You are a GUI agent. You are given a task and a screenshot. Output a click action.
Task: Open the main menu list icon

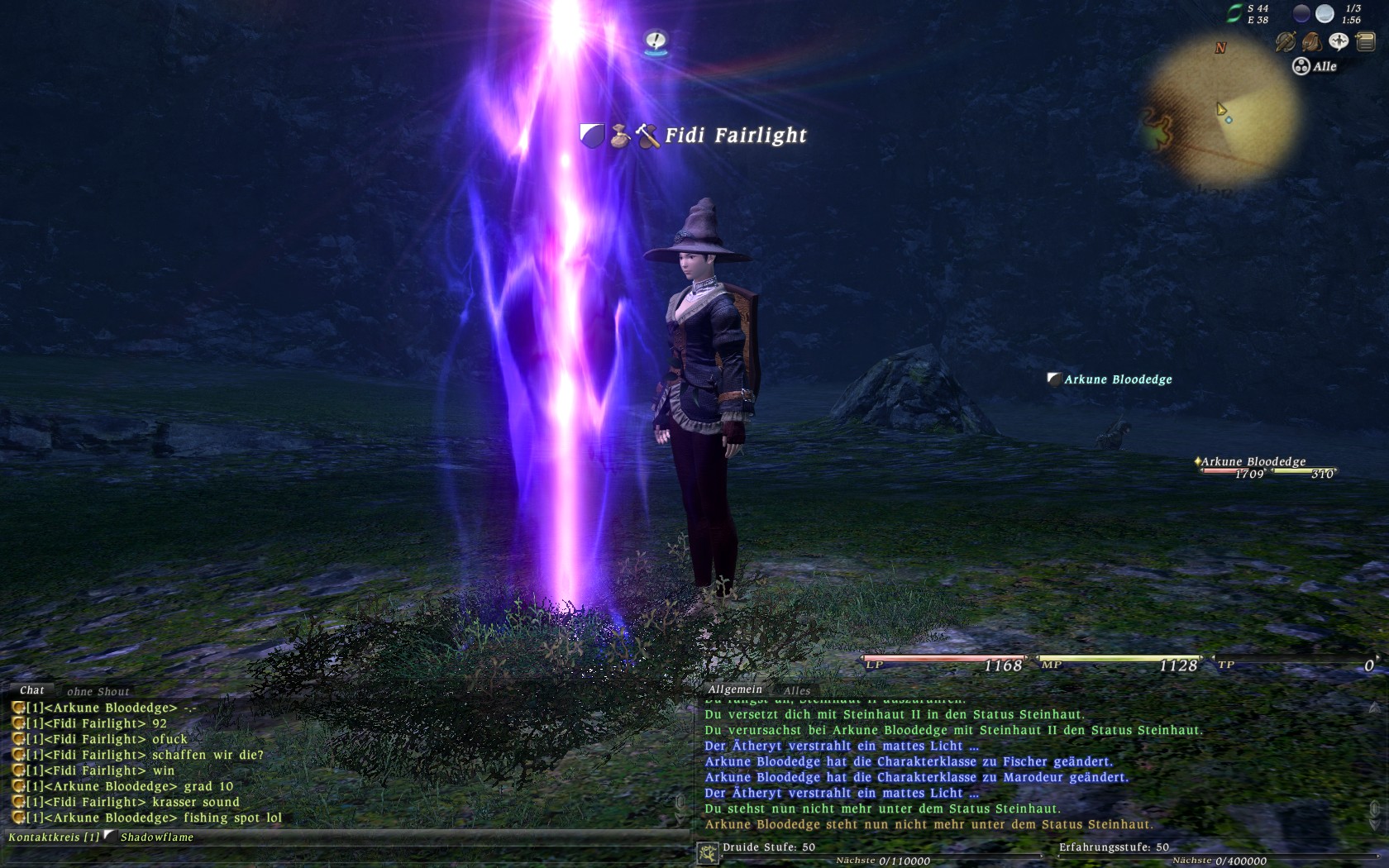1365,41
